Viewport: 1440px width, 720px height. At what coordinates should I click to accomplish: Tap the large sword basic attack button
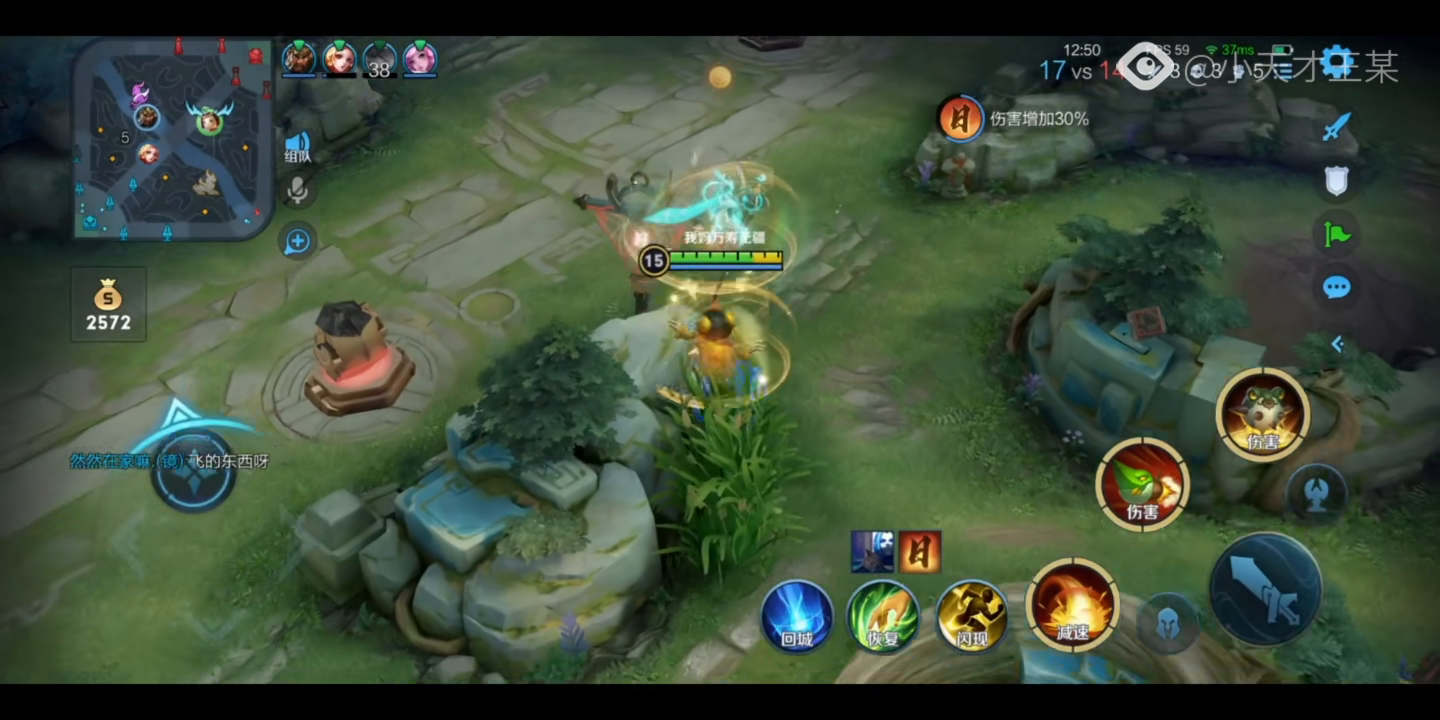(1265, 589)
